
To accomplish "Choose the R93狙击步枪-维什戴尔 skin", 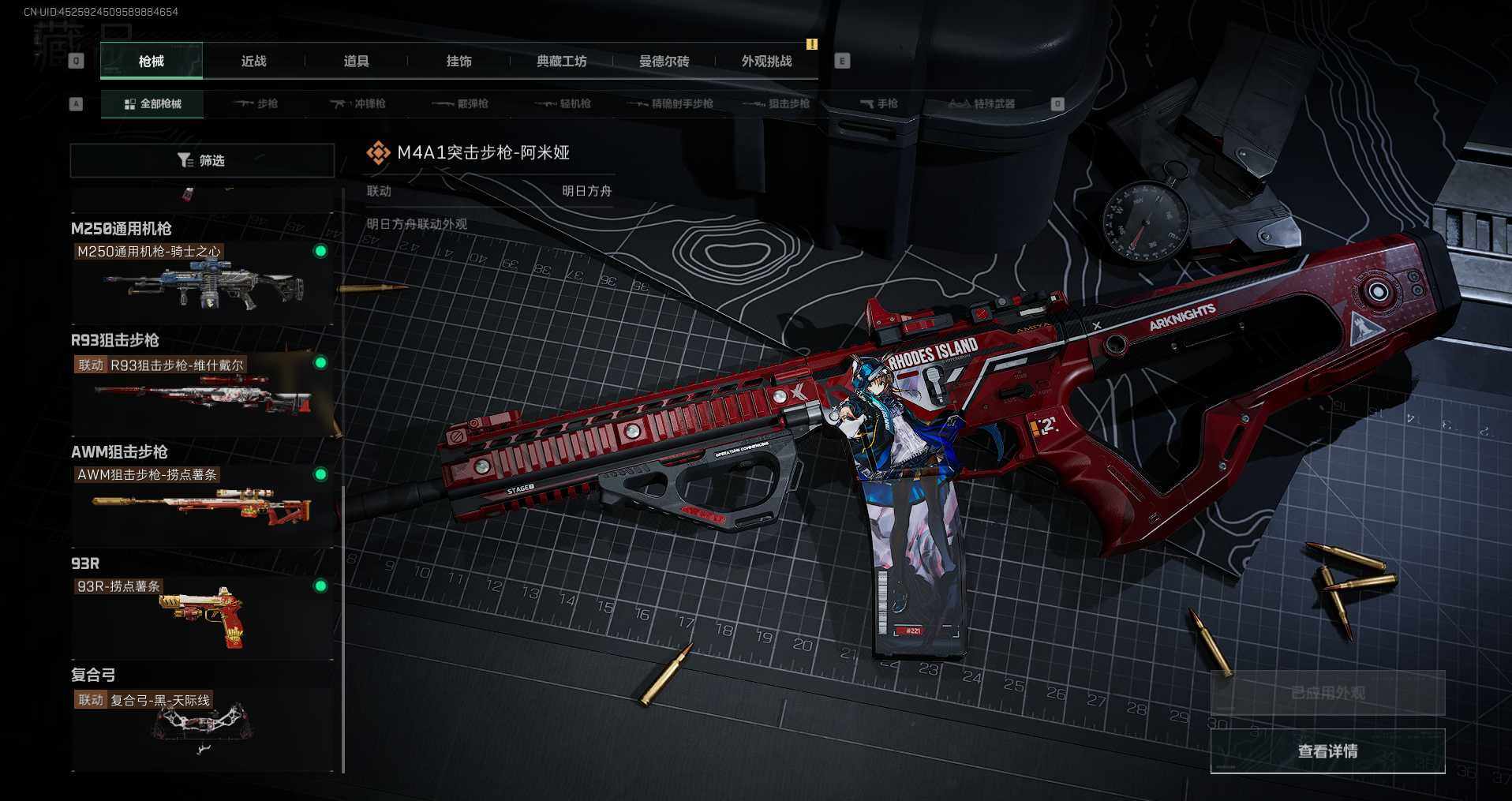I will 202,392.
